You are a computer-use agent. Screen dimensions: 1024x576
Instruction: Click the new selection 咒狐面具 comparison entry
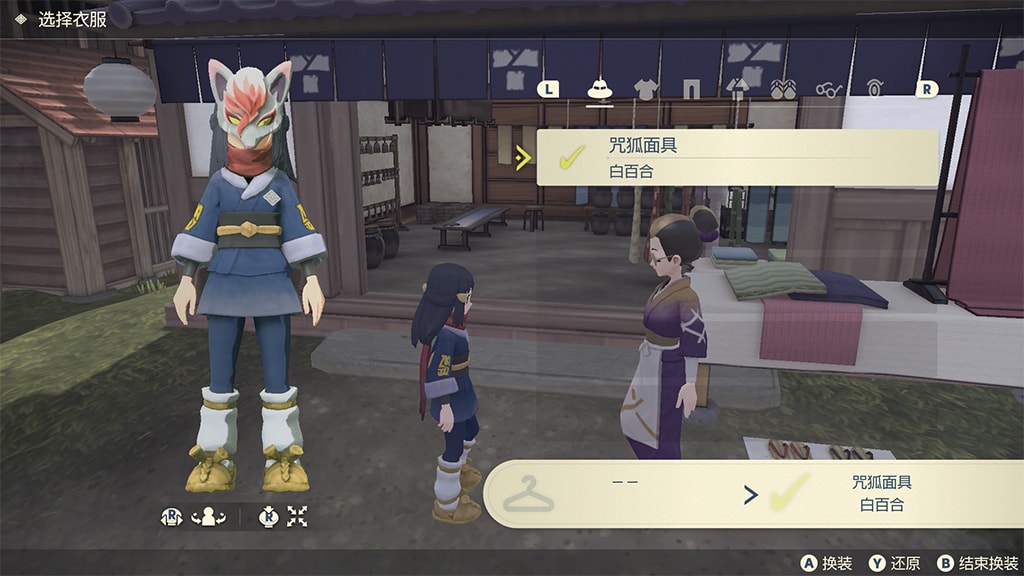click(881, 494)
